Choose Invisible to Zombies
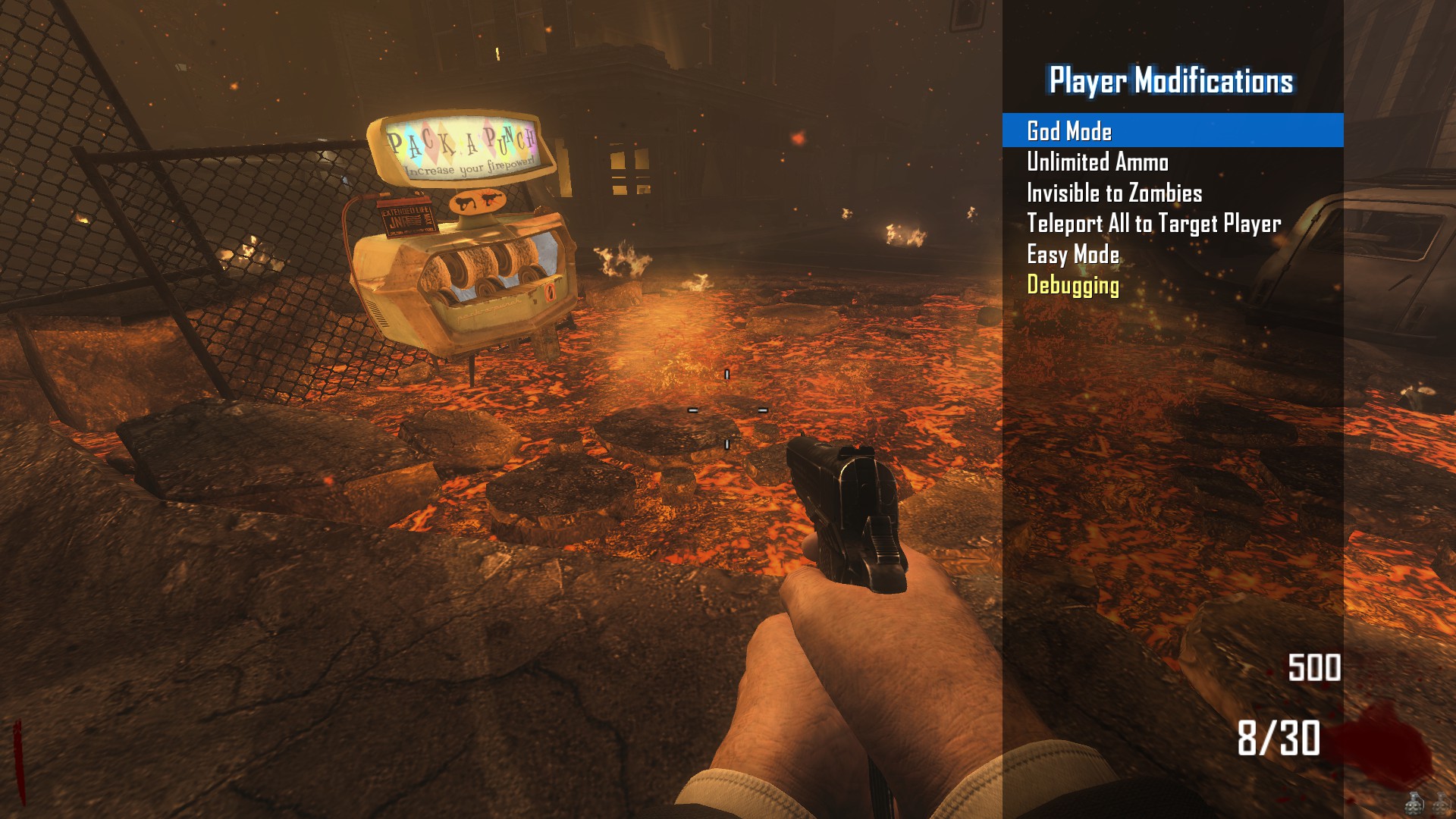Viewport: 1456px width, 819px height. point(1114,193)
